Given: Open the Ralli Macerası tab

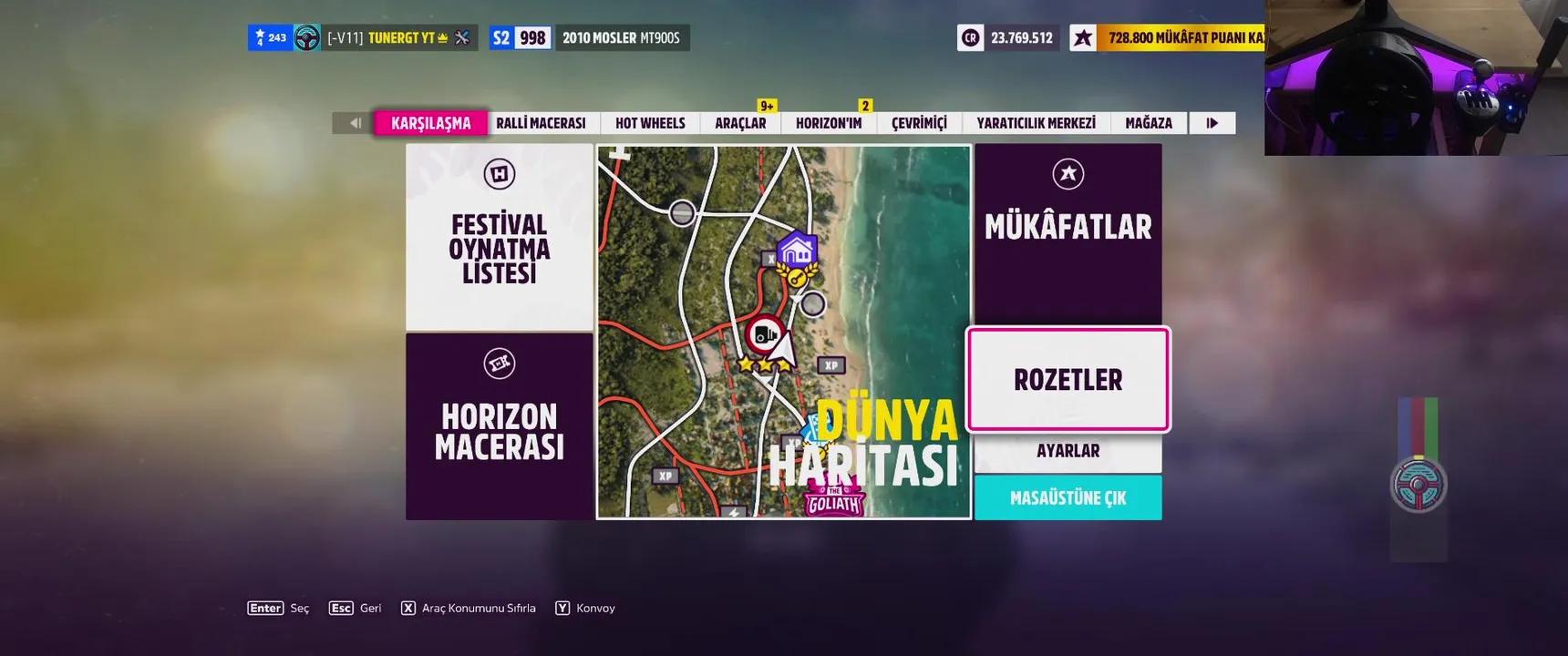Looking at the screenshot, I should 541,123.
